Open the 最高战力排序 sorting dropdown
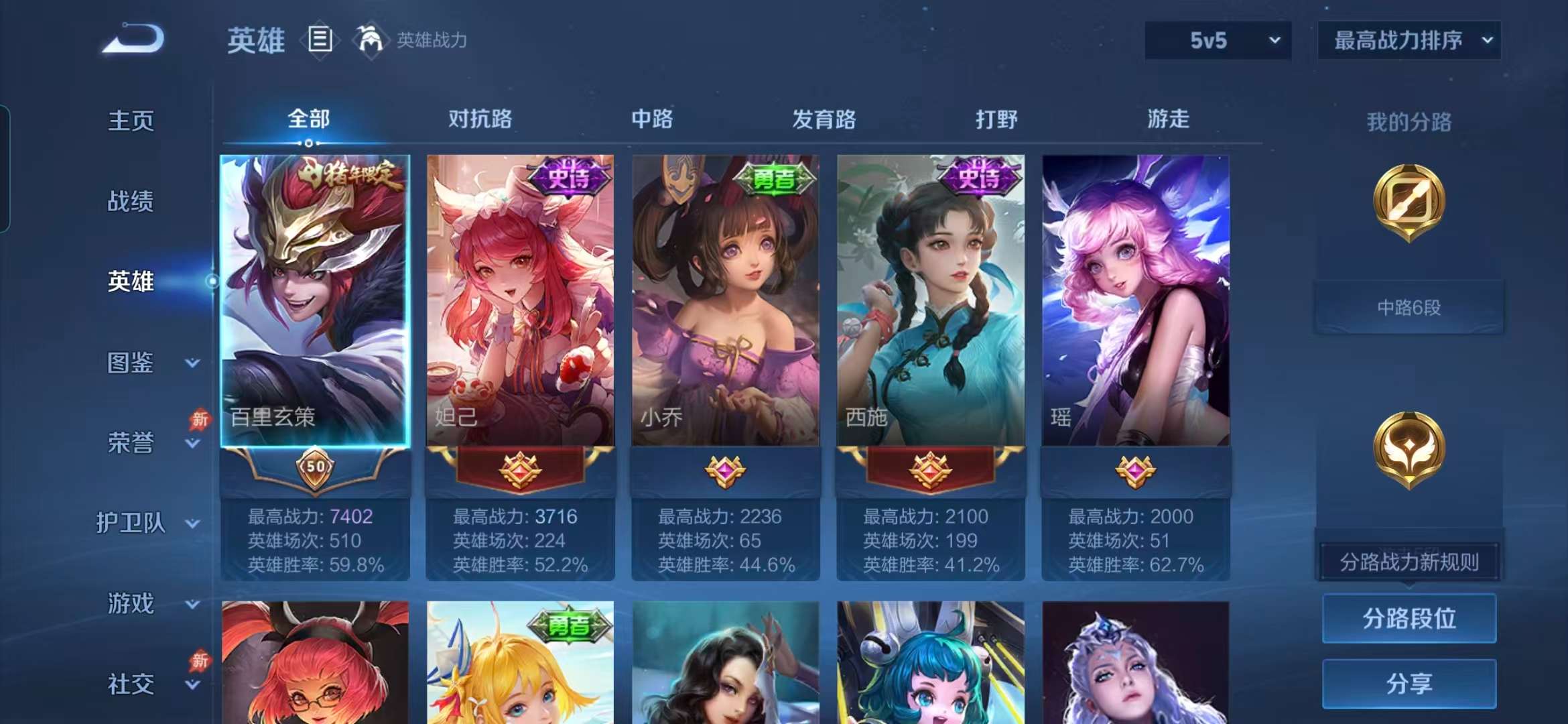Image resolution: width=1568 pixels, height=724 pixels. (x=1409, y=40)
